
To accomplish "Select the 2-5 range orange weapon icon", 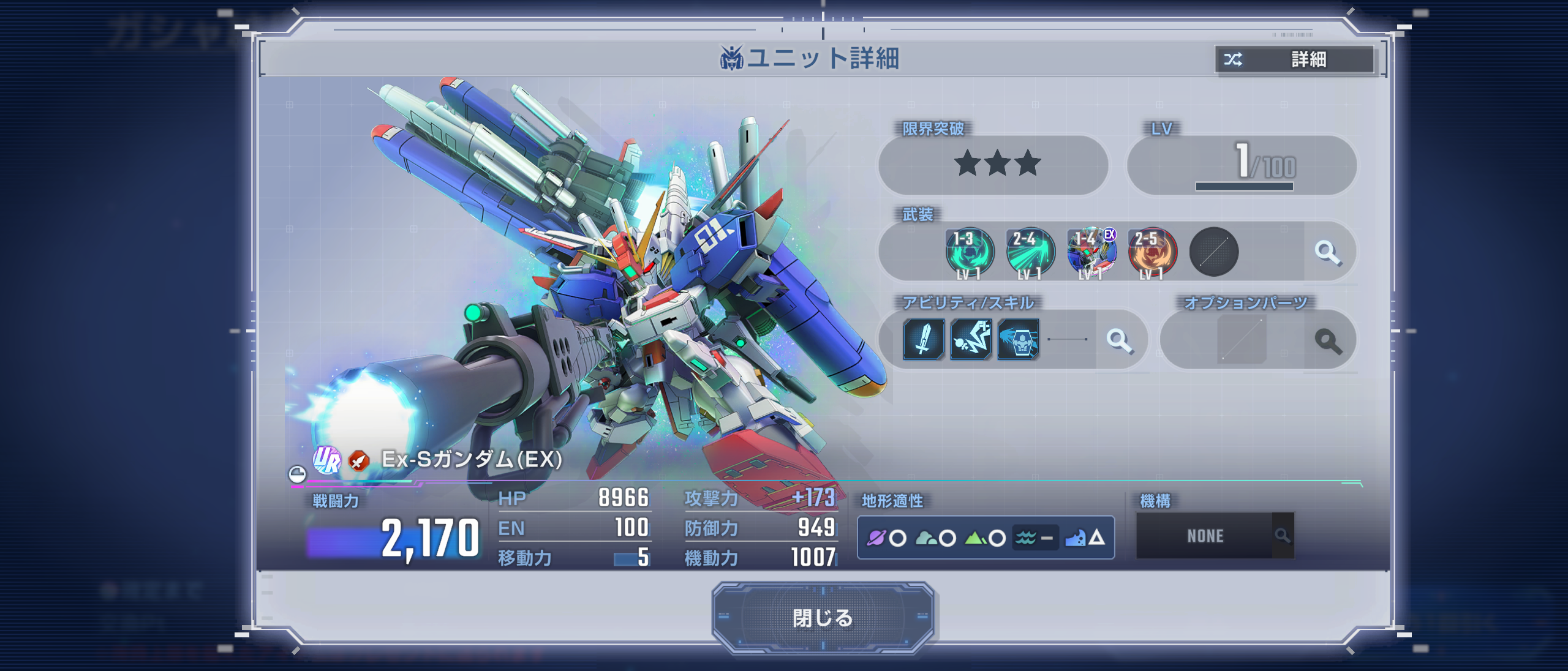I will [x=1152, y=252].
